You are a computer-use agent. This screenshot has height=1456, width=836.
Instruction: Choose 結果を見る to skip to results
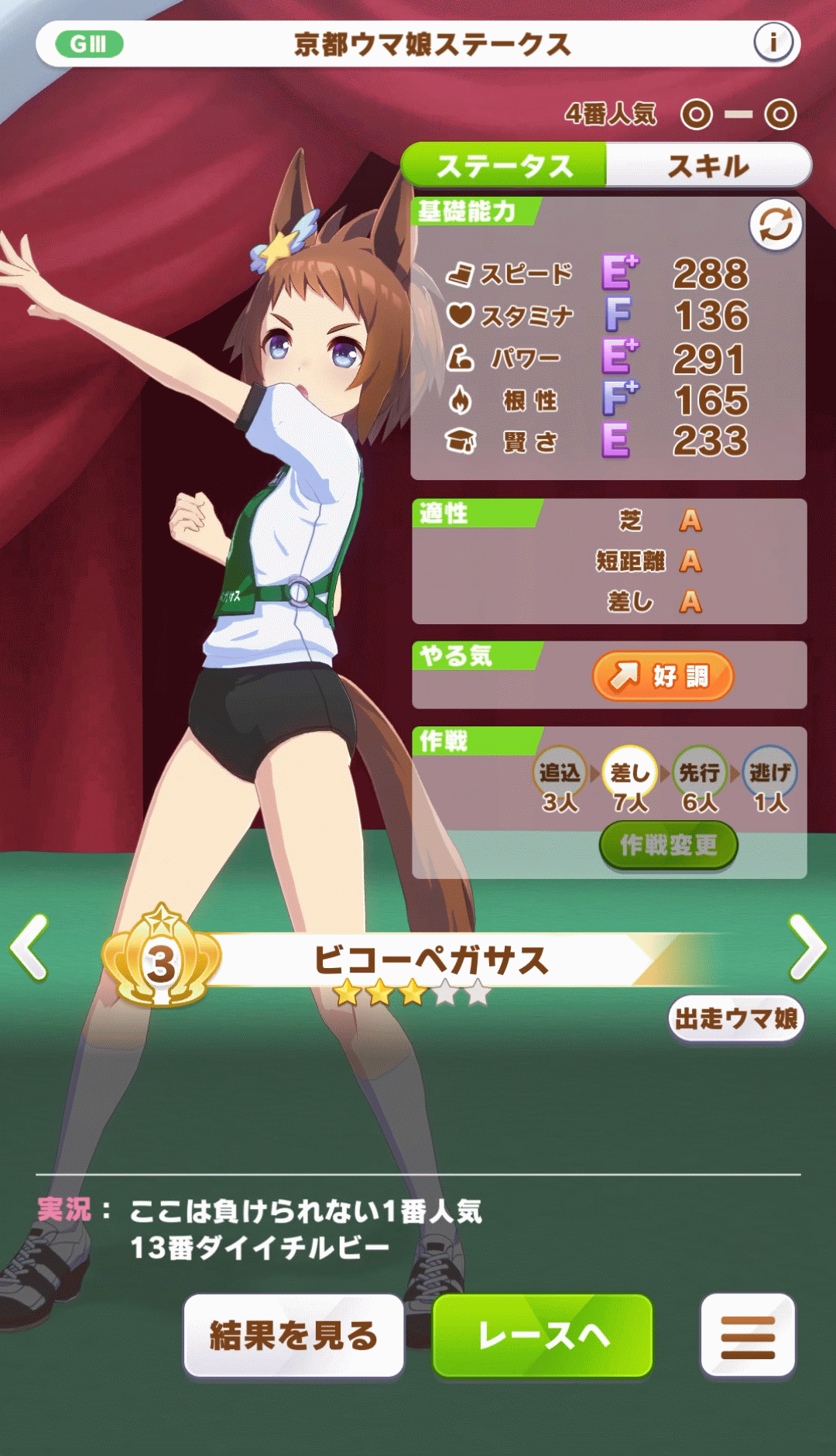(294, 1336)
